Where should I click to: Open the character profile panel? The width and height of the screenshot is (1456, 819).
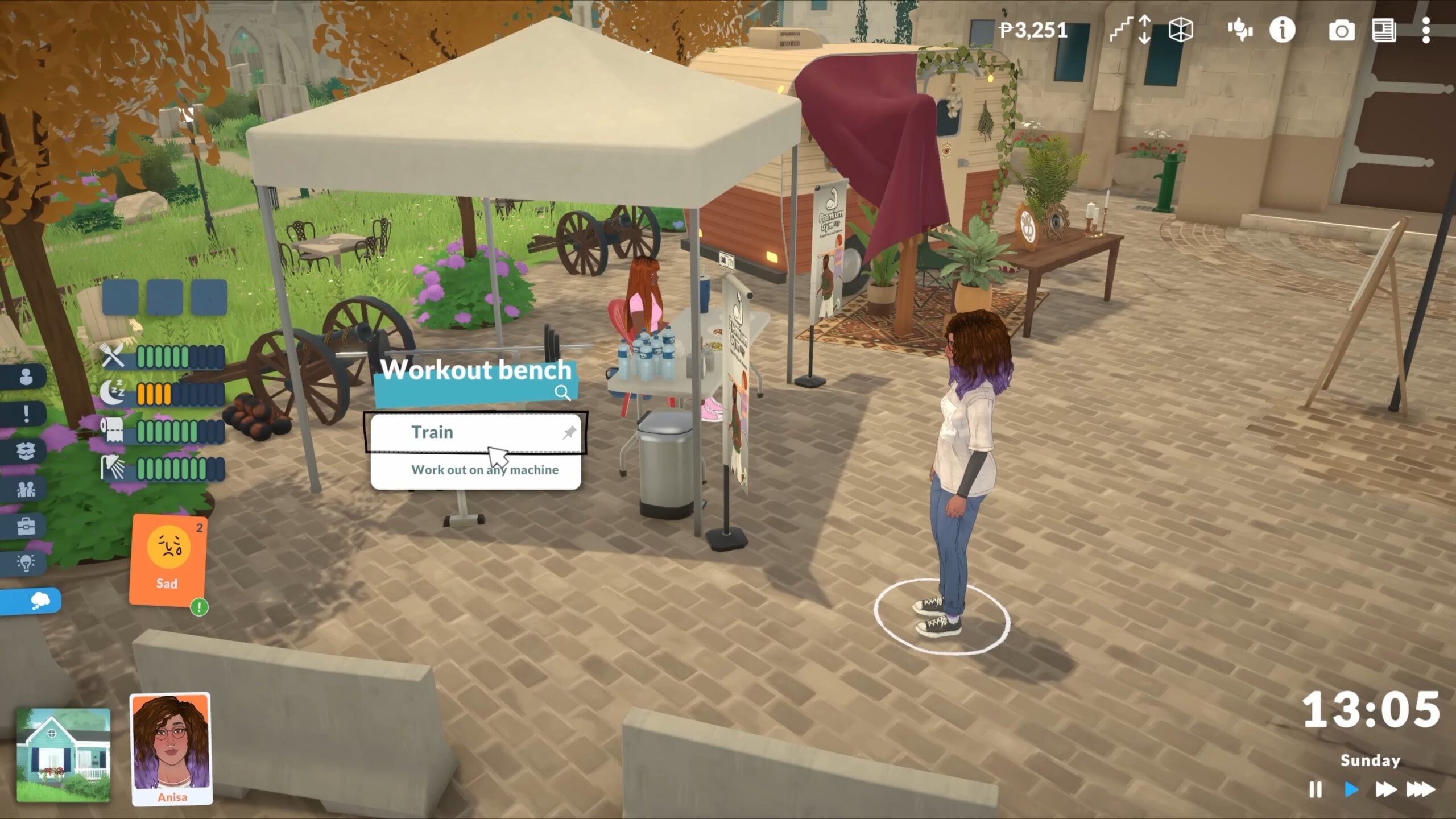26,377
